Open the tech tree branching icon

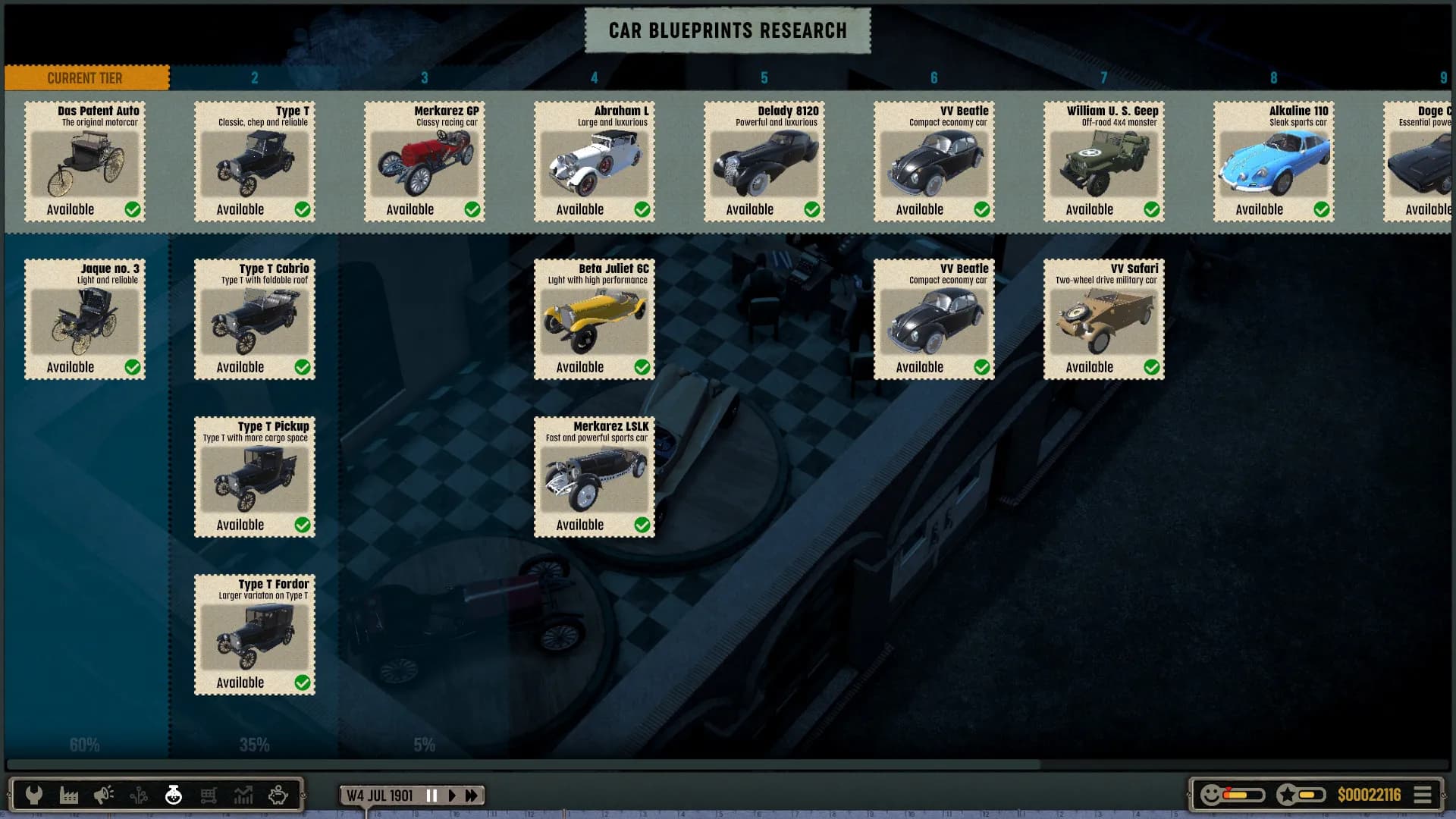[138, 794]
